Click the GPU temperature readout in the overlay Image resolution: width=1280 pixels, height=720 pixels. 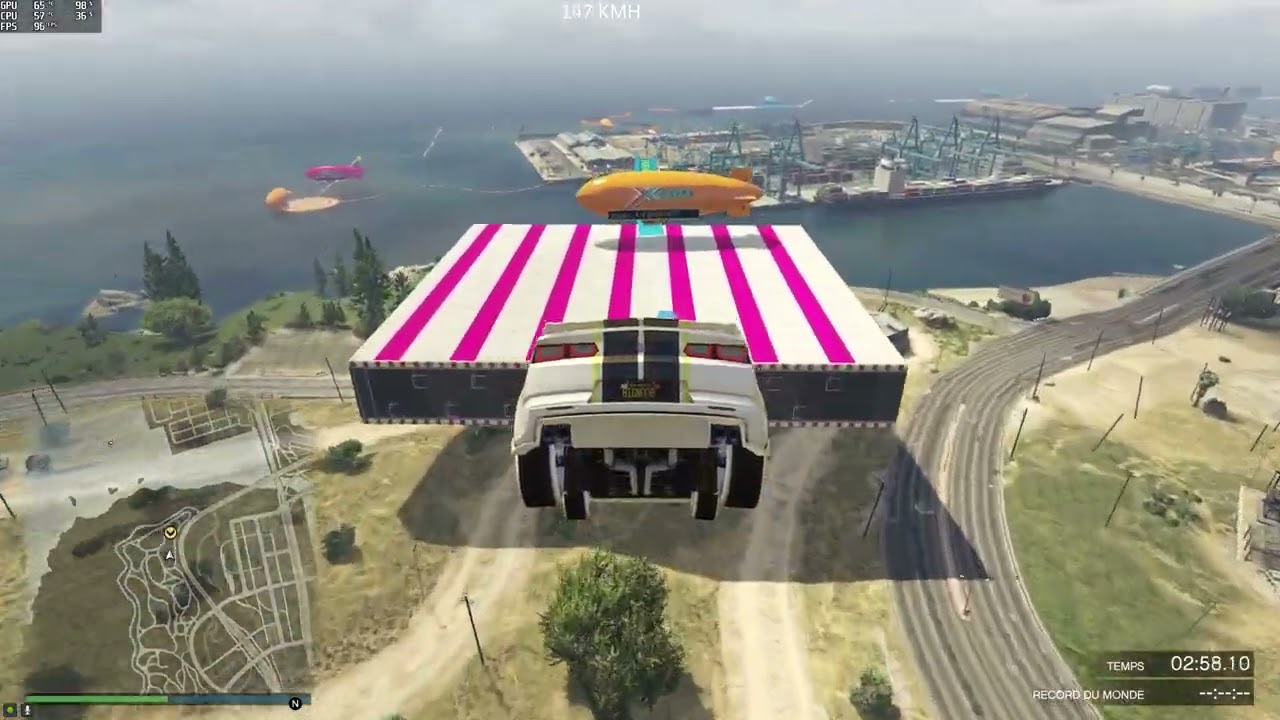click(40, 6)
